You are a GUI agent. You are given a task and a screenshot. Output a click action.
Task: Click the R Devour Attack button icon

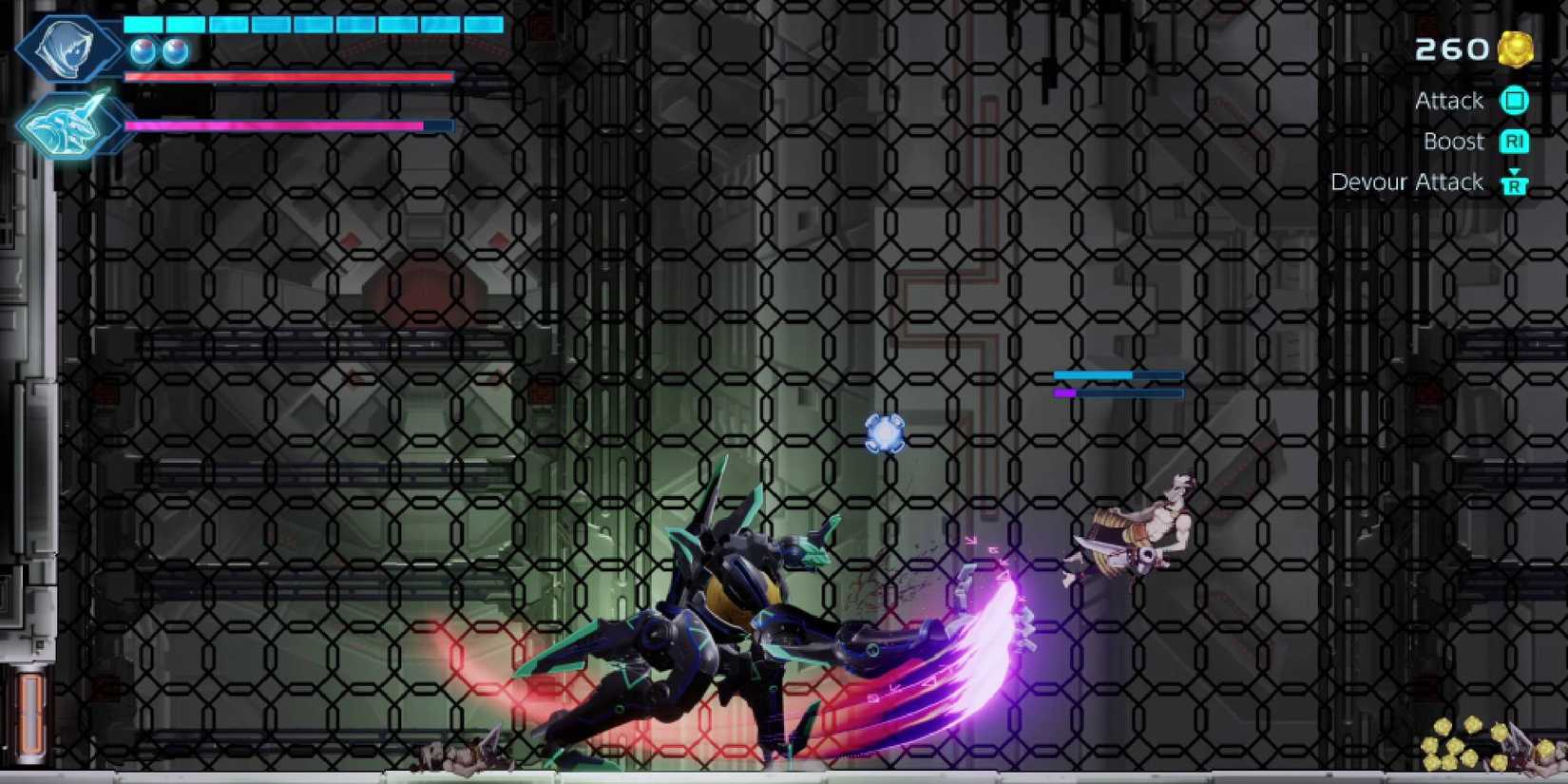(x=1516, y=187)
